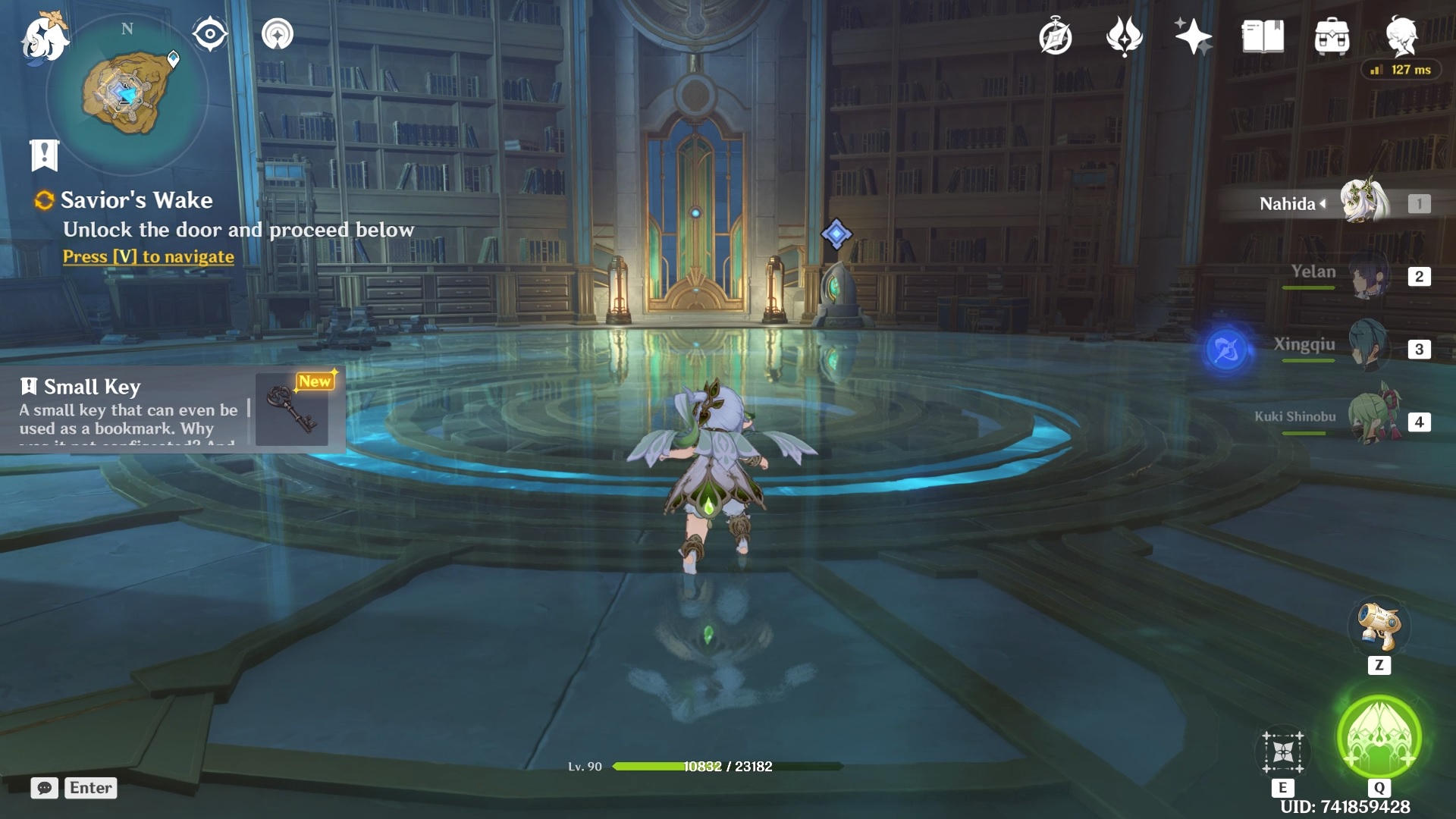Viewport: 1456px width, 819px height.
Task: Use the equipped gadget camera
Action: click(1379, 627)
